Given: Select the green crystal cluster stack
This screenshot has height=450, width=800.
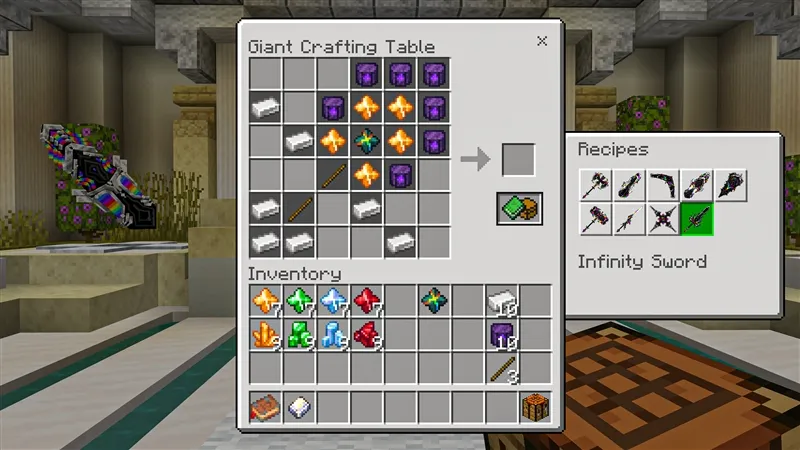Looking at the screenshot, I should [x=299, y=335].
